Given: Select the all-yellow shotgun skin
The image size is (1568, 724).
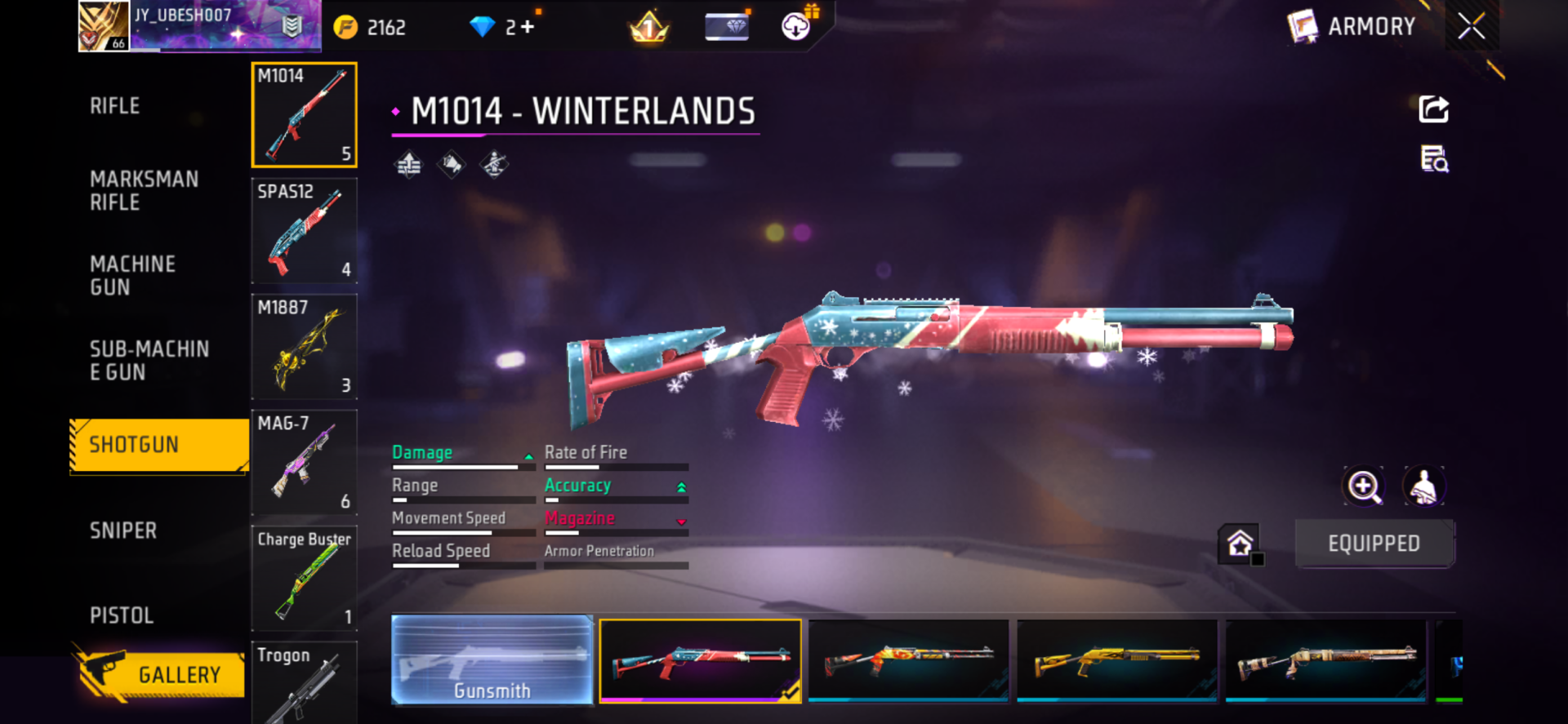Looking at the screenshot, I should [x=1116, y=660].
